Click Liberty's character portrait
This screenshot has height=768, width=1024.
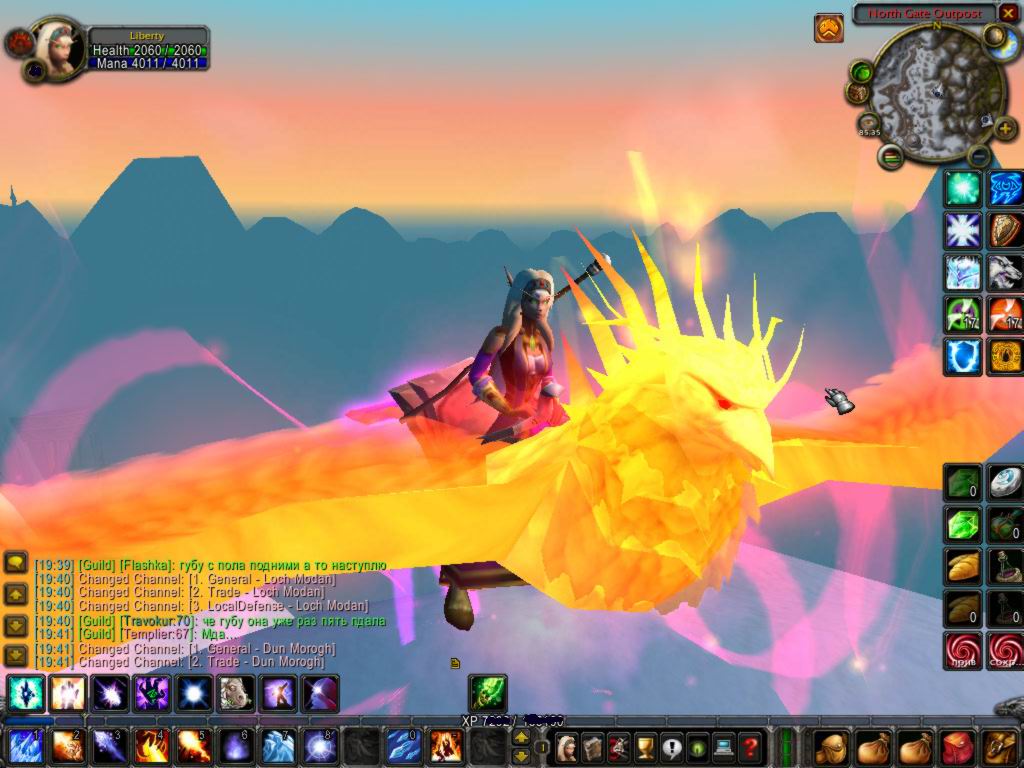point(57,45)
